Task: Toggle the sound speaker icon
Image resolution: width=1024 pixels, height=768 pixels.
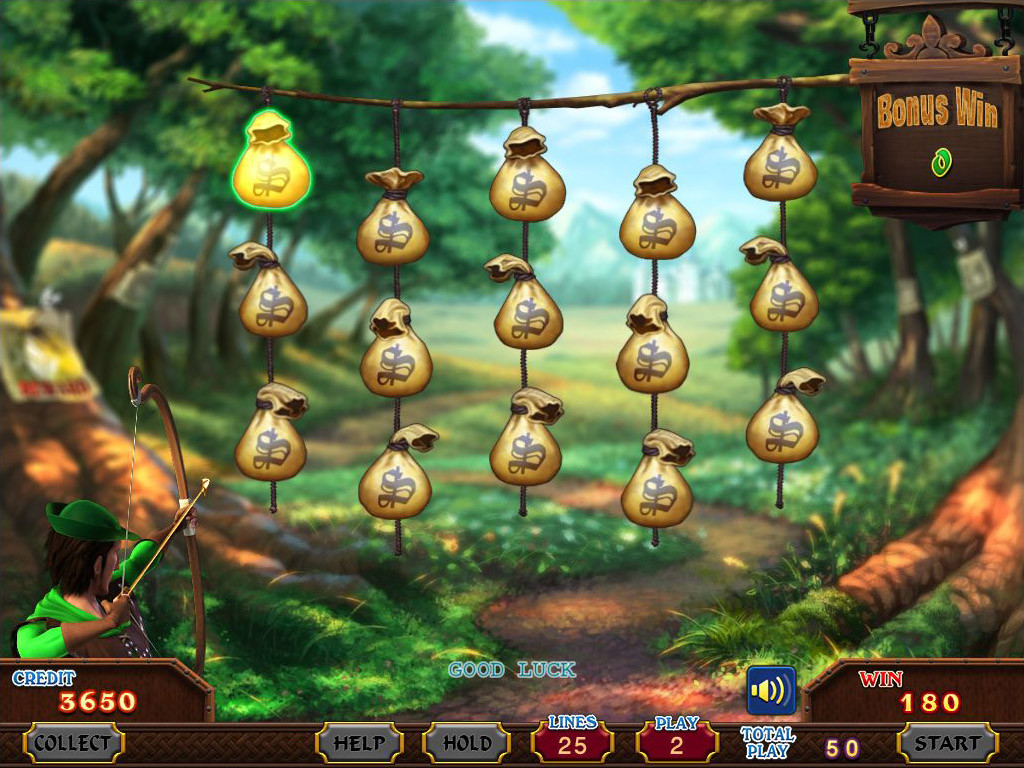Action: pyautogui.click(x=771, y=691)
